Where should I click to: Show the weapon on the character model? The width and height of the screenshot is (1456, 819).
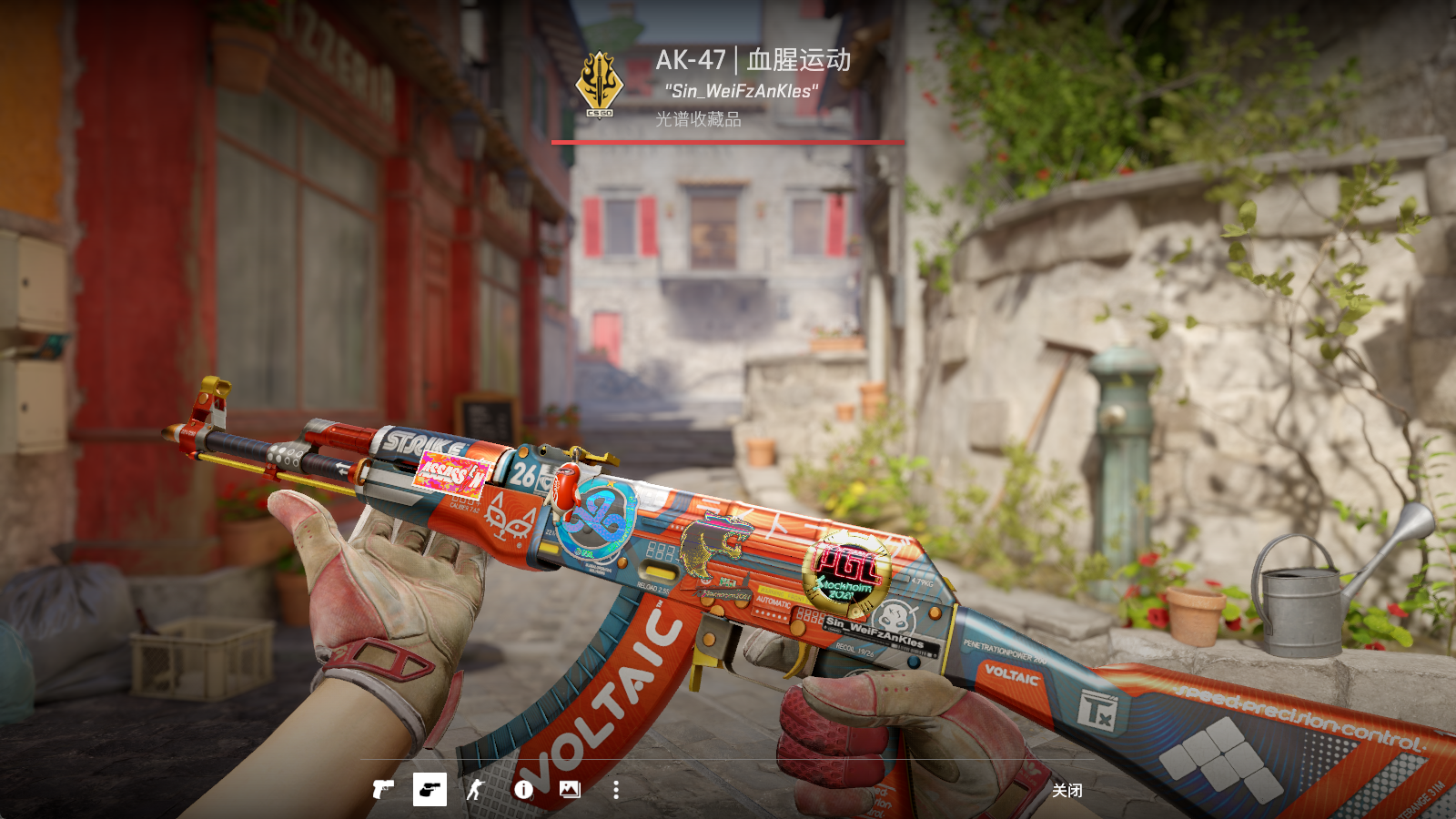[x=476, y=789]
